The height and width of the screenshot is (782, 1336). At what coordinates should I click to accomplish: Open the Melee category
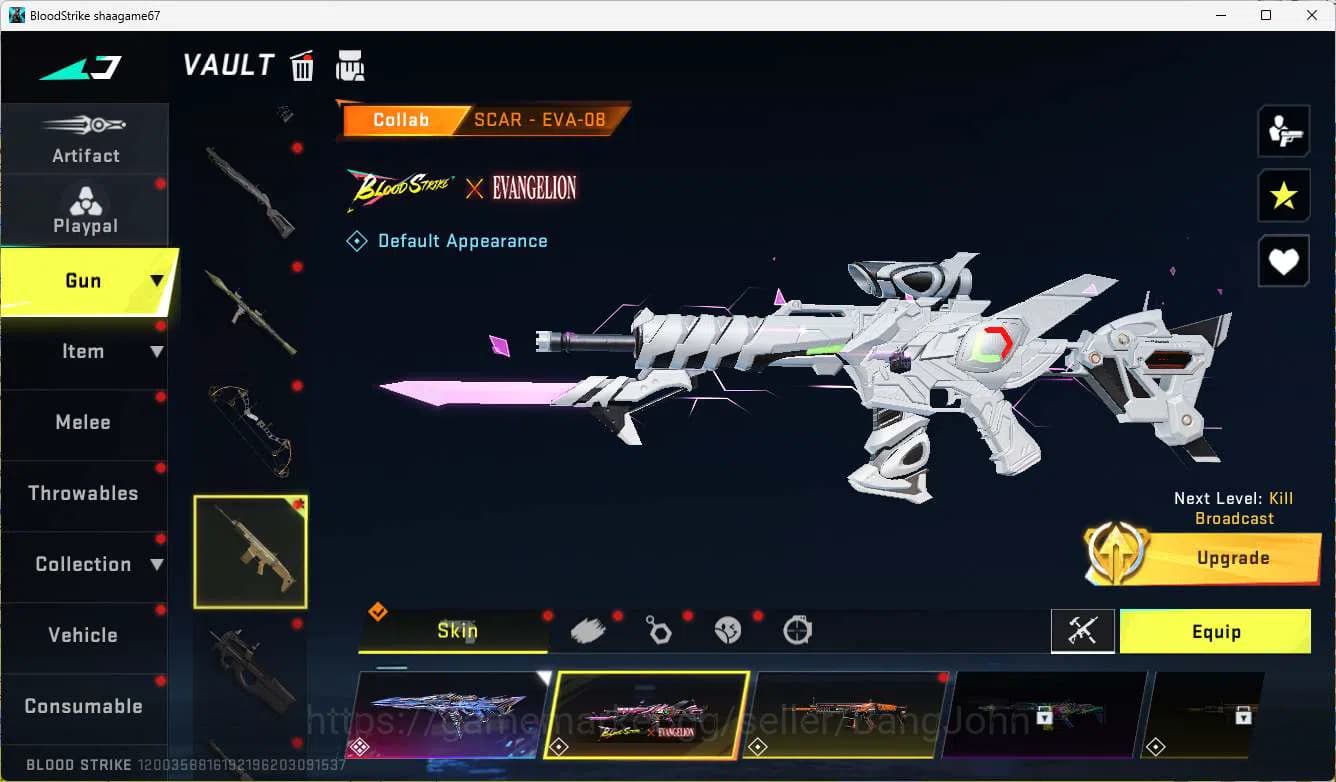(x=83, y=422)
